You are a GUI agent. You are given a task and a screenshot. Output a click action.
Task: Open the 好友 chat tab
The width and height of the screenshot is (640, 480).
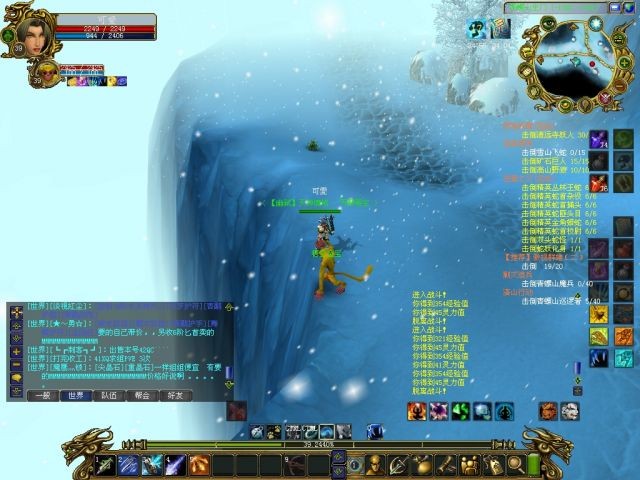pos(176,395)
